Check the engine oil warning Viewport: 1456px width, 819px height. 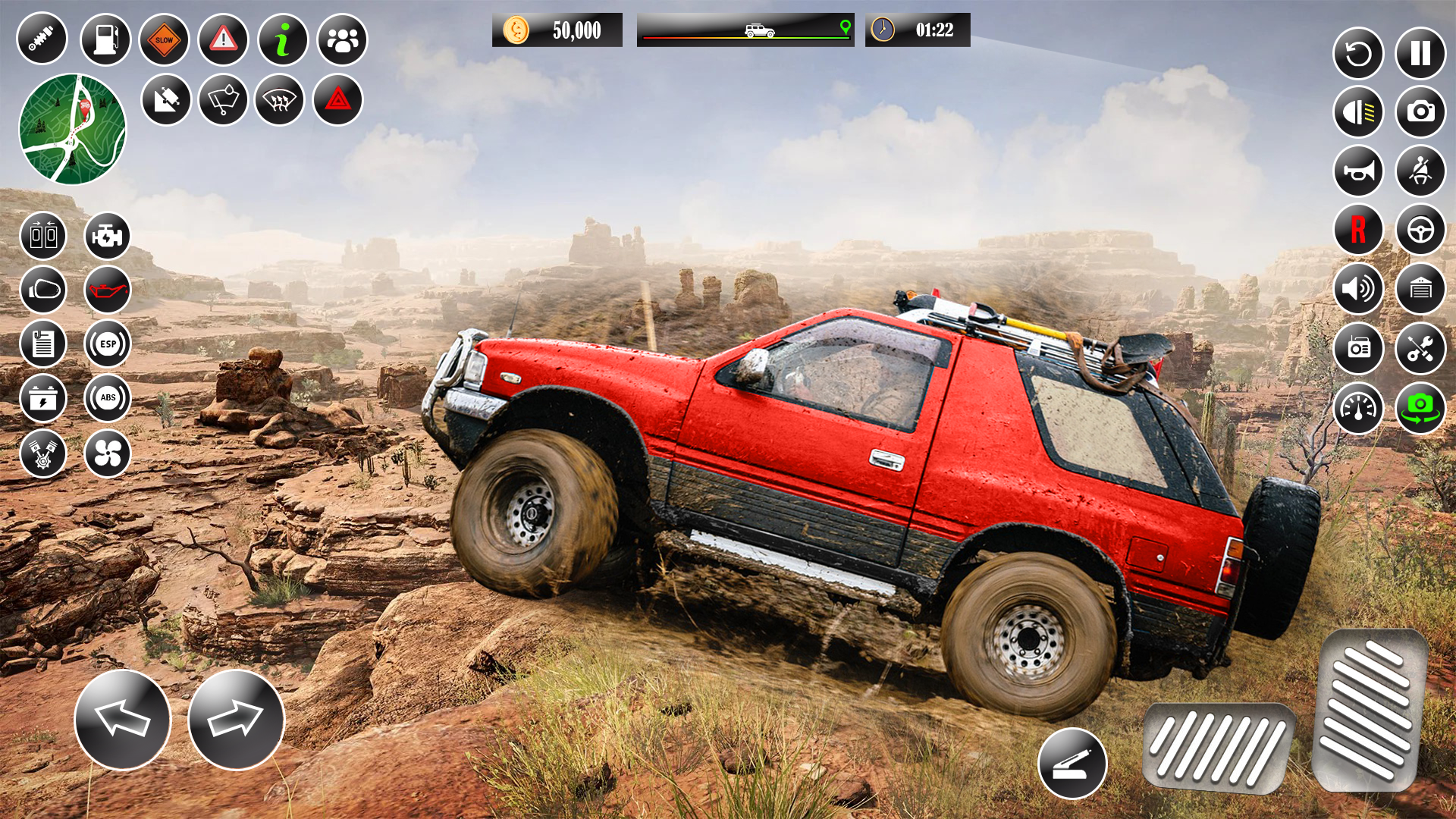(x=107, y=290)
